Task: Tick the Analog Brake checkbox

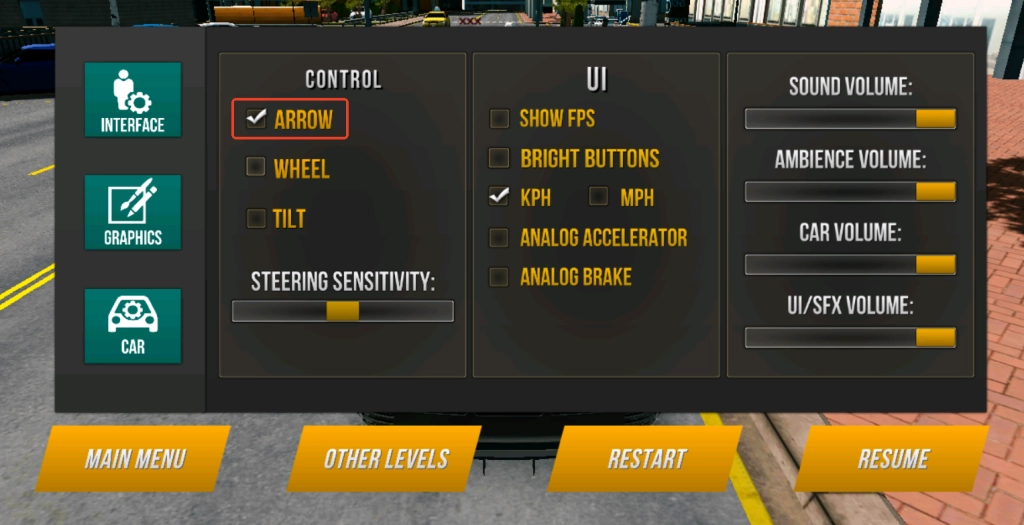Action: point(499,277)
